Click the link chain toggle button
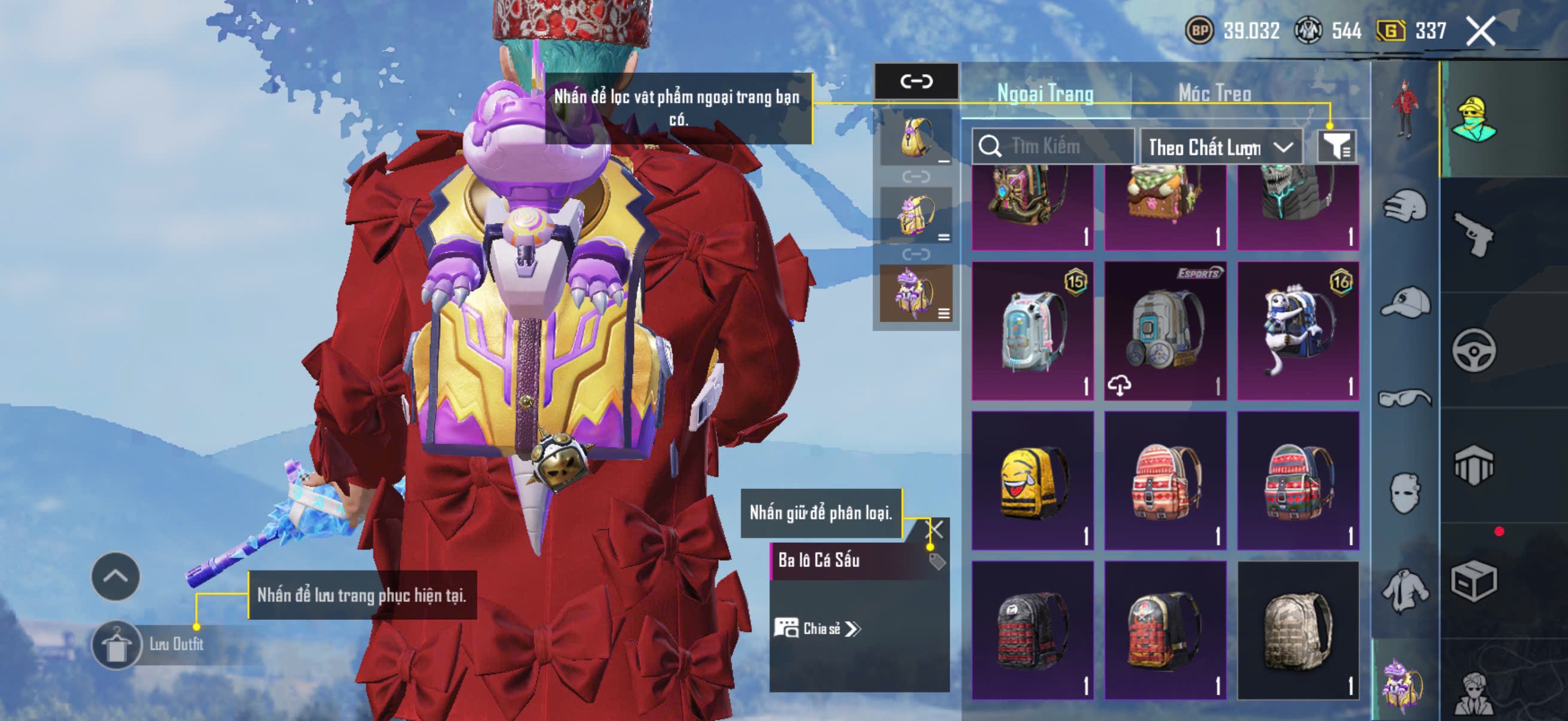Screen dimensions: 1568x721 (x=916, y=81)
